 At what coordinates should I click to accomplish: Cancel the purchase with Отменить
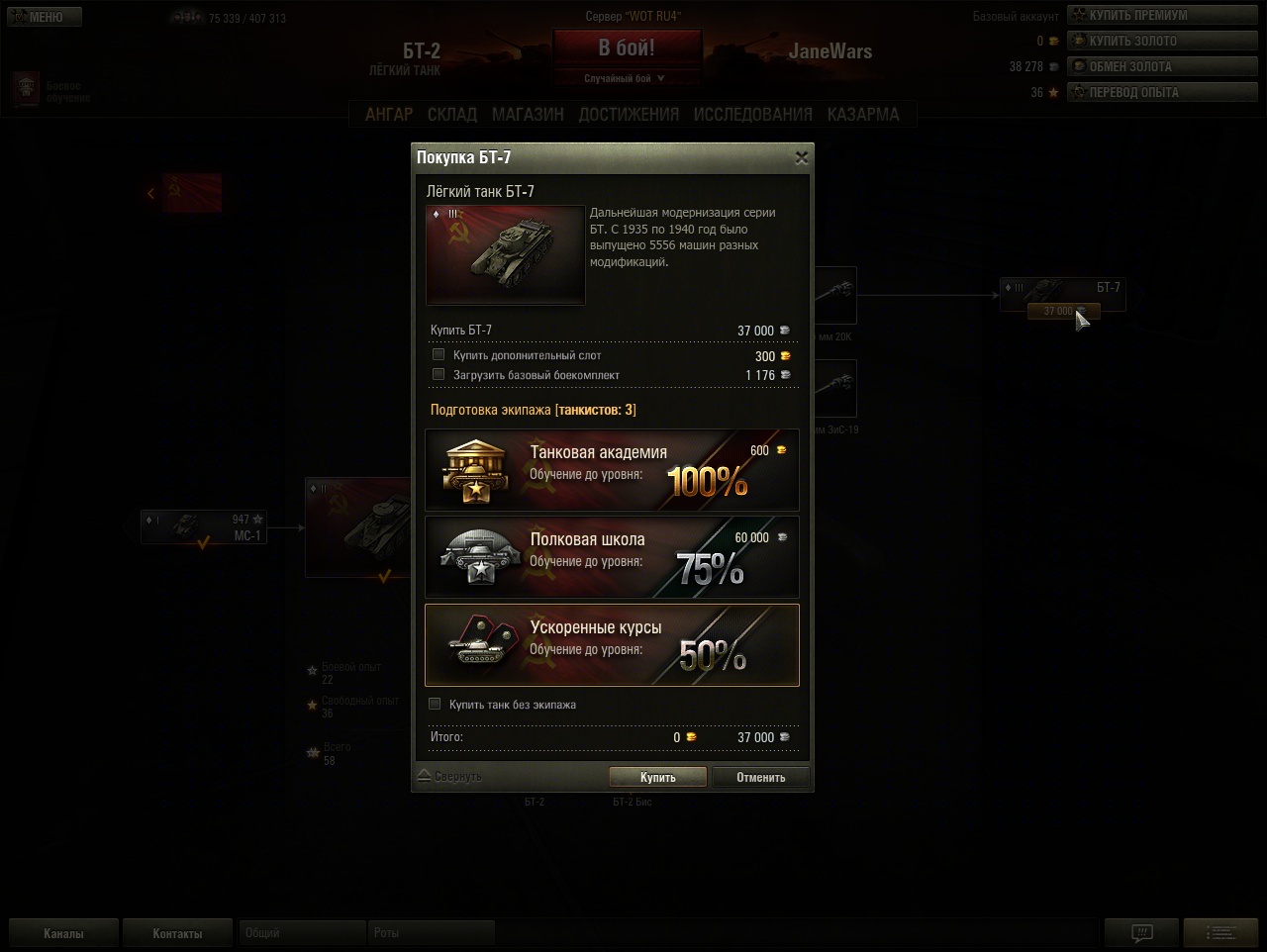pyautogui.click(x=760, y=777)
